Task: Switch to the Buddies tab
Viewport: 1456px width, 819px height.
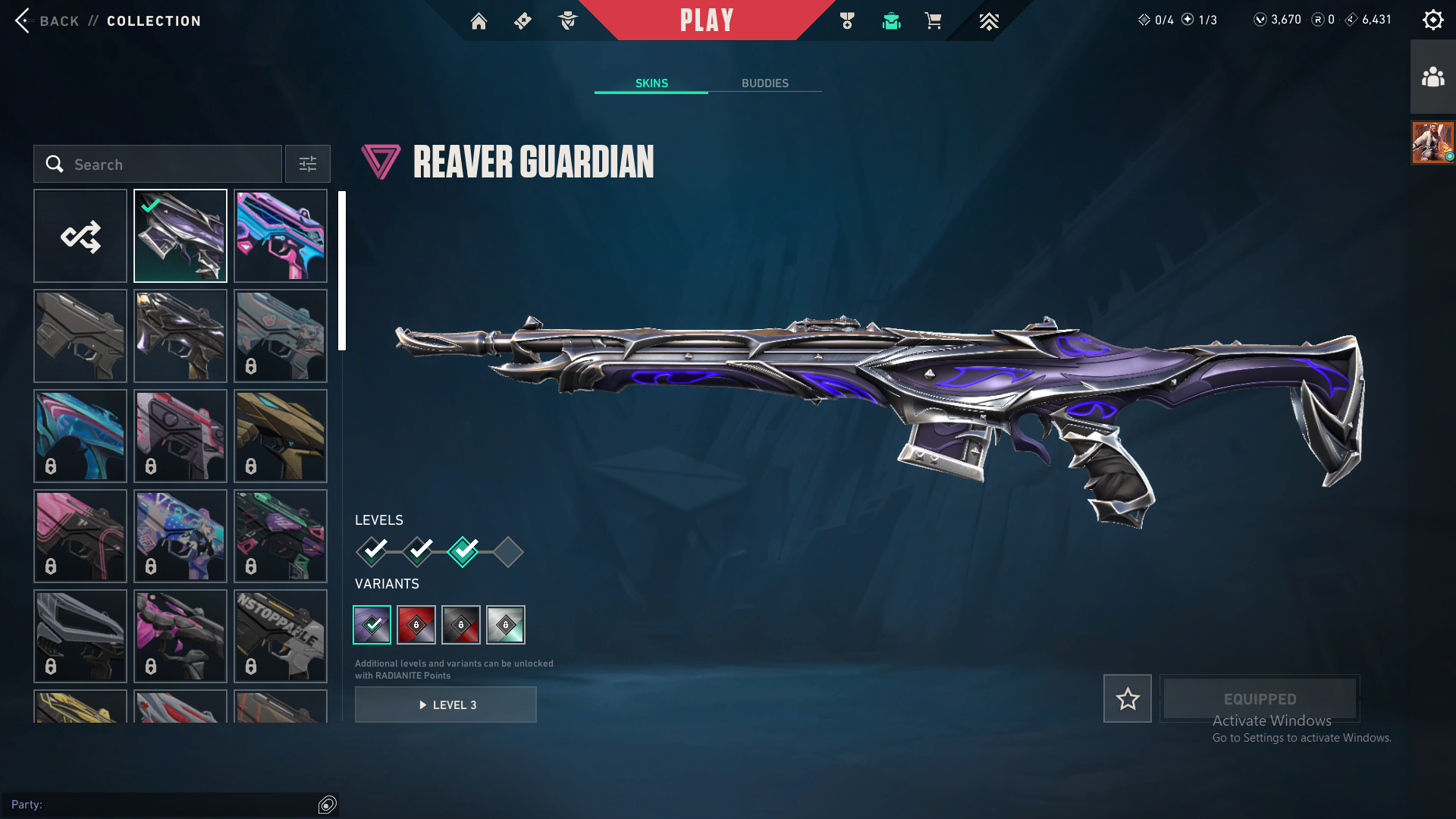Action: 764,83
